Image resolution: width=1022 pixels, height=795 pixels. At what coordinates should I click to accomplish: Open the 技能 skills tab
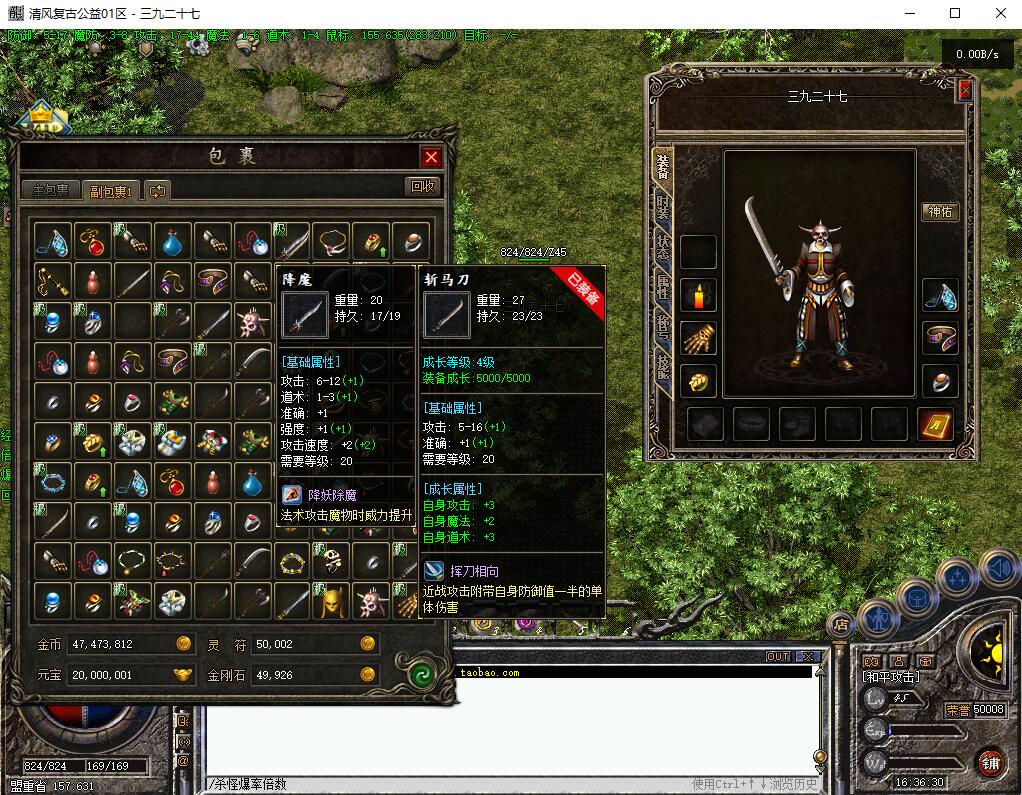(x=662, y=366)
